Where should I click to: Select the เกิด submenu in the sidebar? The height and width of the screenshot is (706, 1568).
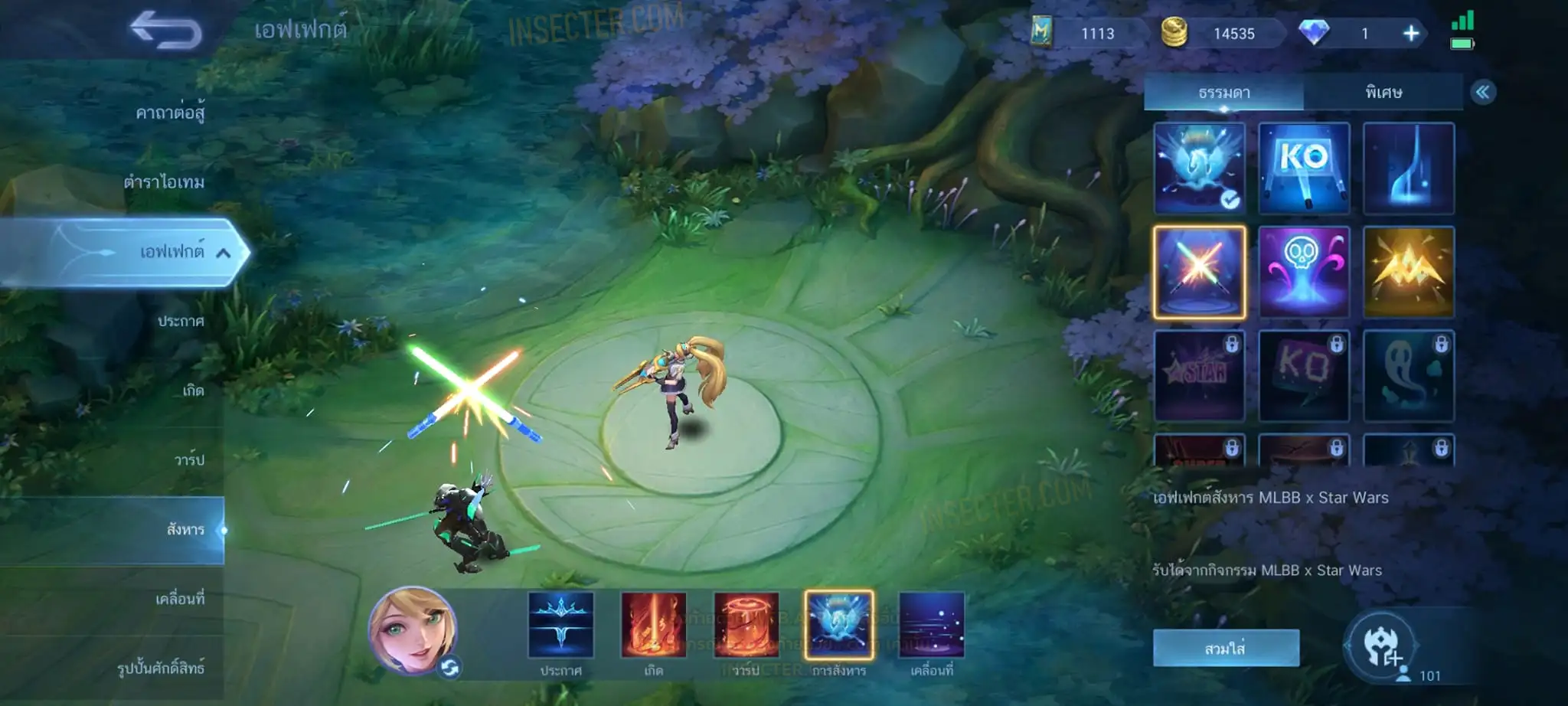193,391
